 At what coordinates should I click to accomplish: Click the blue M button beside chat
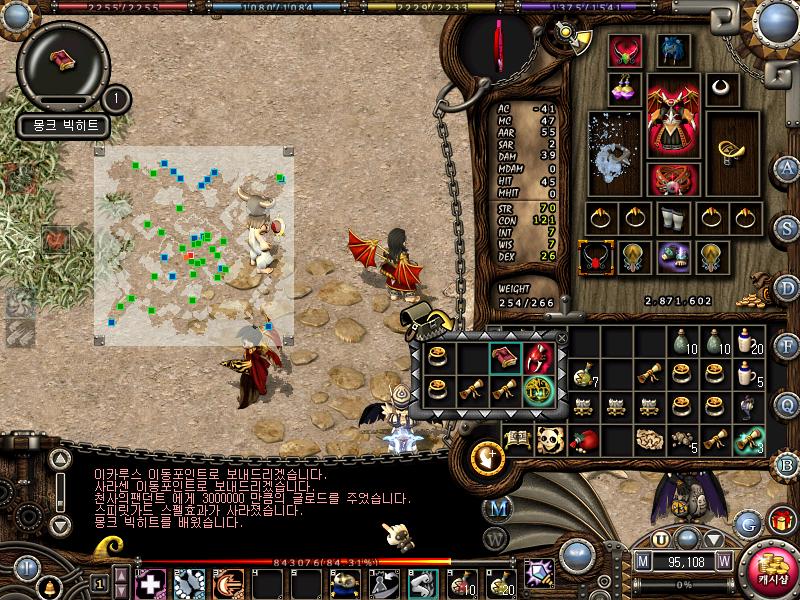click(497, 508)
